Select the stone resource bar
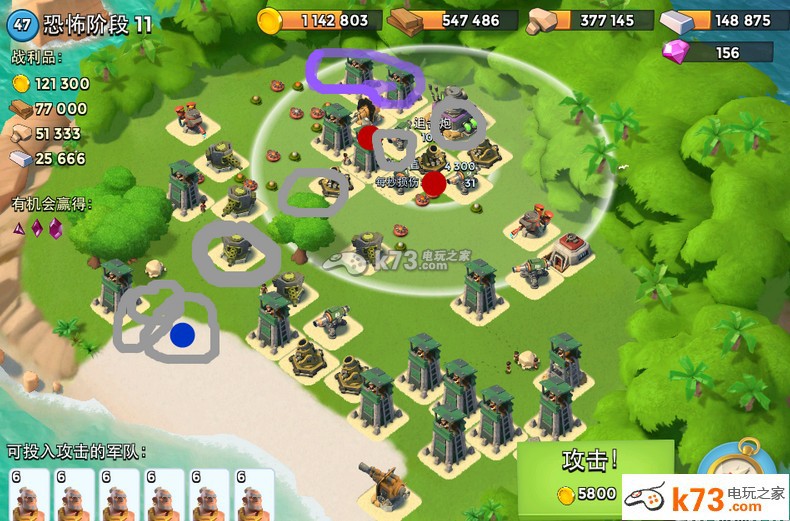790x521 pixels. point(590,20)
